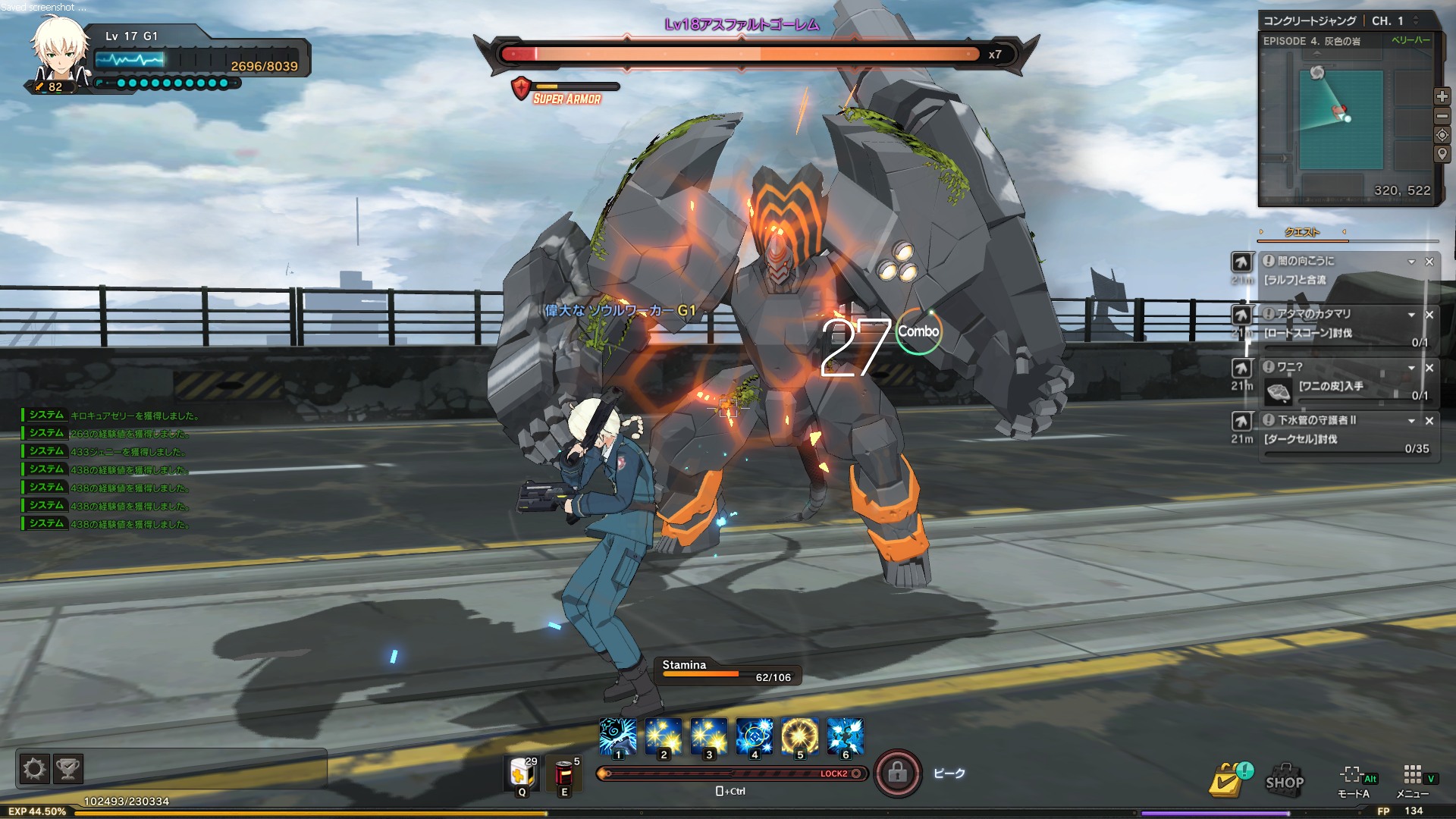This screenshot has height=819, width=1456.
Task: Click the minimap's crosshair recenter button
Action: click(x=1442, y=135)
